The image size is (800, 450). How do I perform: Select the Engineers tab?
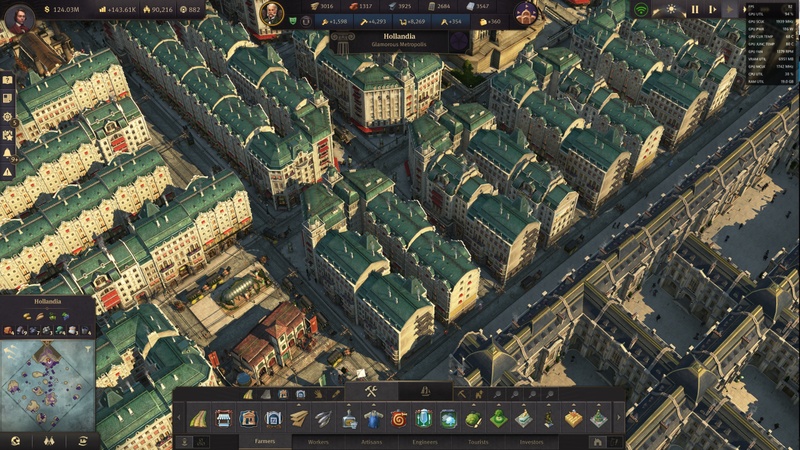pyautogui.click(x=425, y=440)
